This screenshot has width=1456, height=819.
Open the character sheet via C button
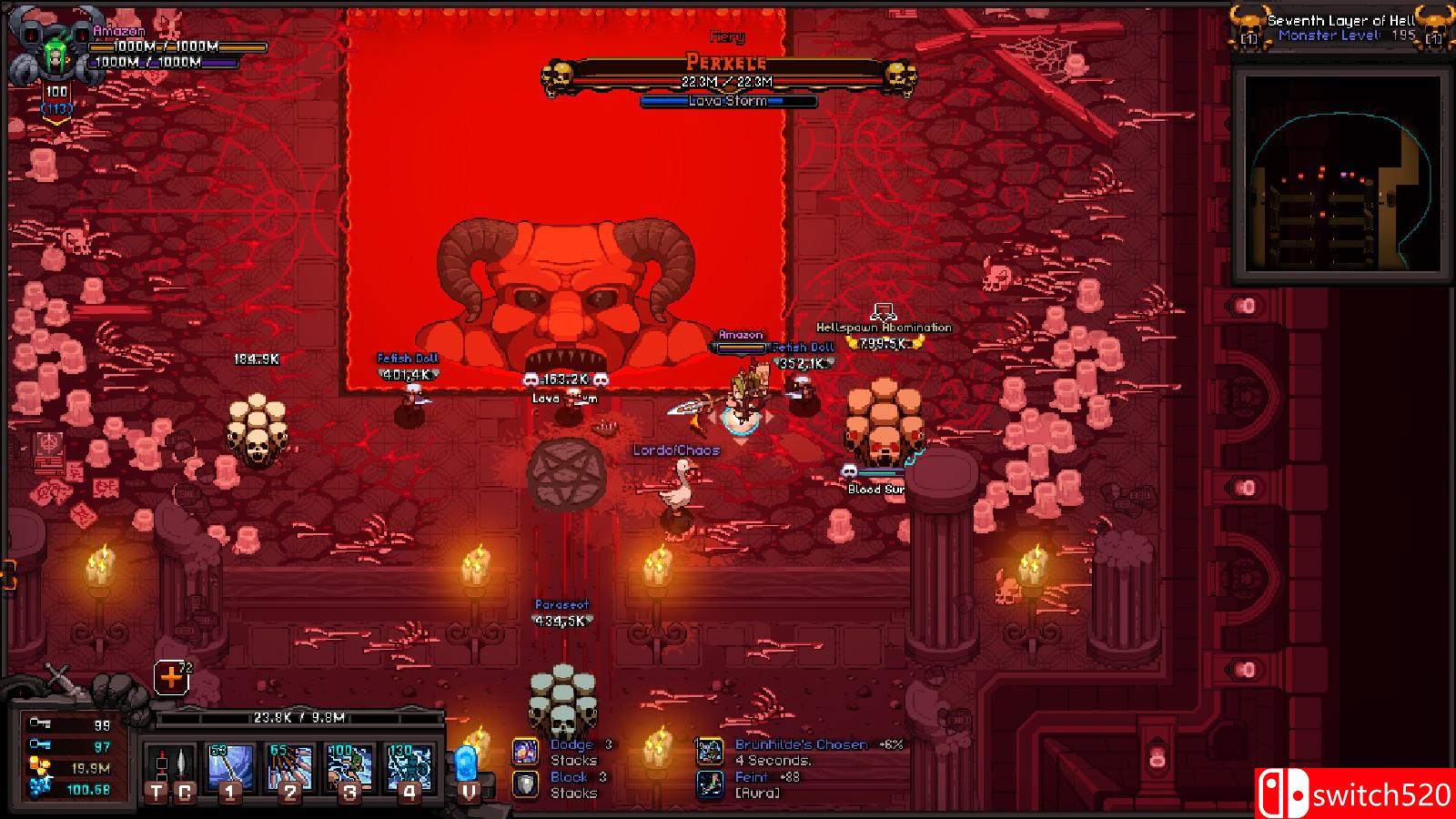pyautogui.click(x=187, y=792)
